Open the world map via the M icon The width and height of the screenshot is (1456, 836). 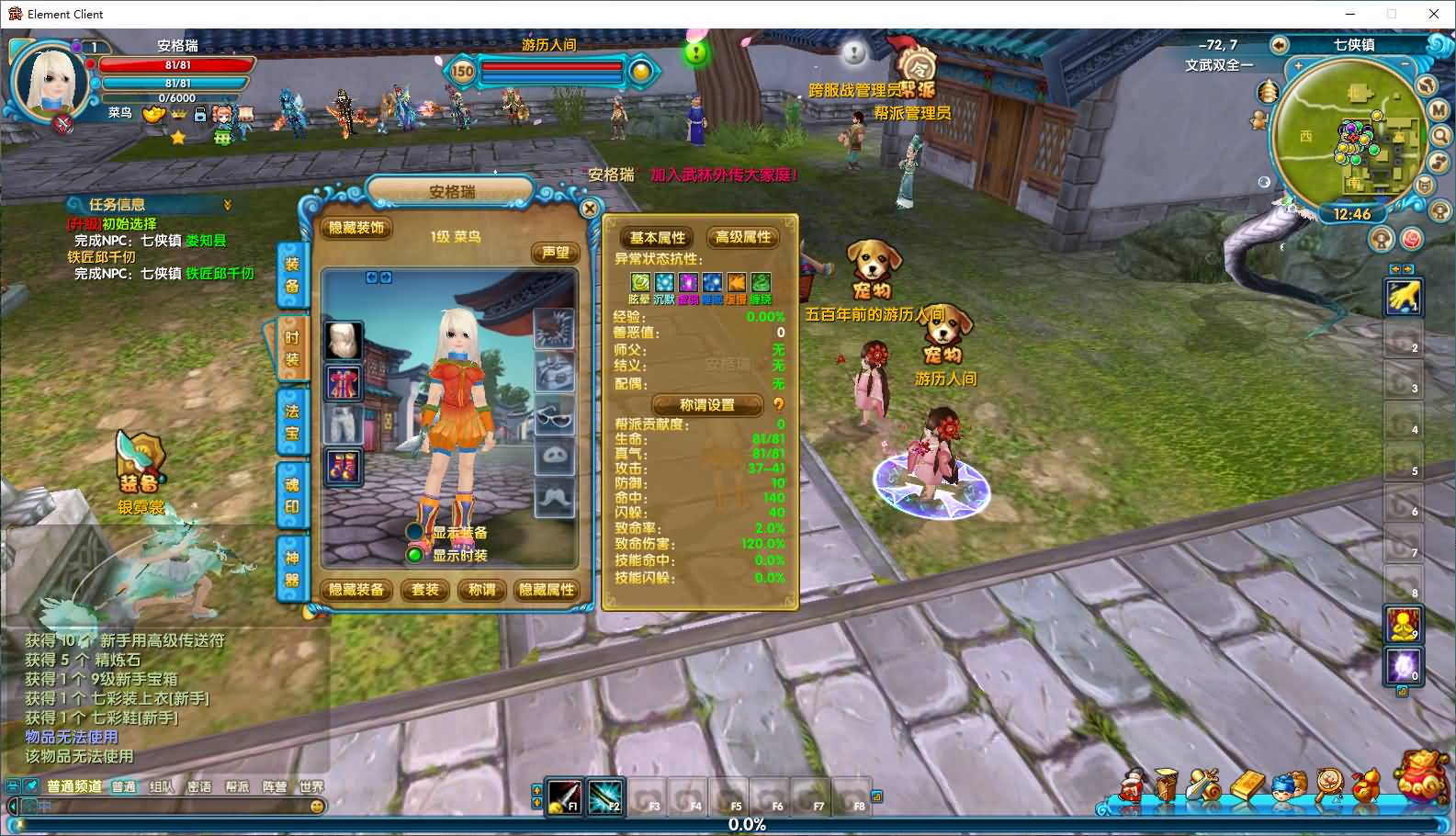click(1436, 112)
